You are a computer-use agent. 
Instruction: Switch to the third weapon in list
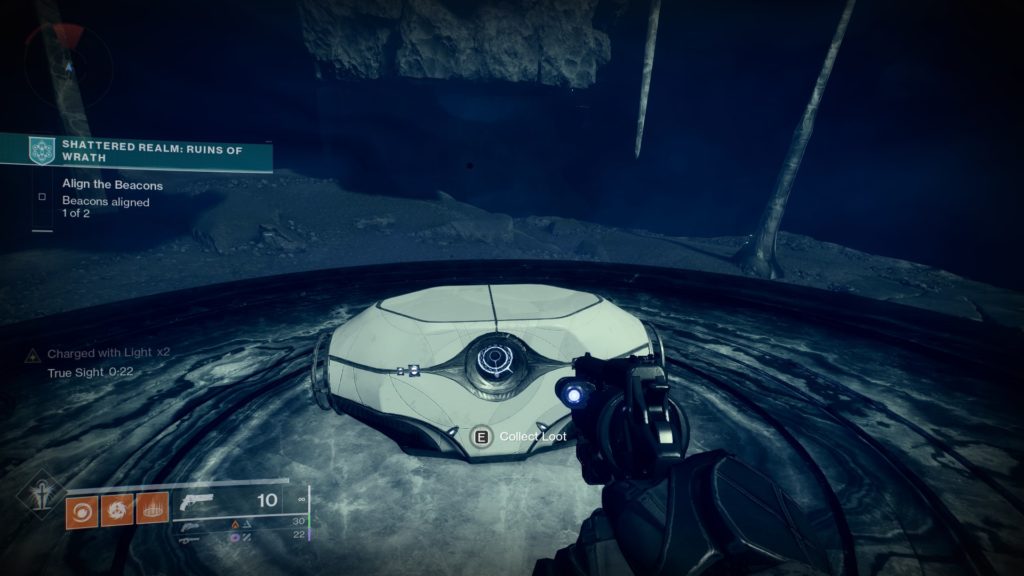188,539
